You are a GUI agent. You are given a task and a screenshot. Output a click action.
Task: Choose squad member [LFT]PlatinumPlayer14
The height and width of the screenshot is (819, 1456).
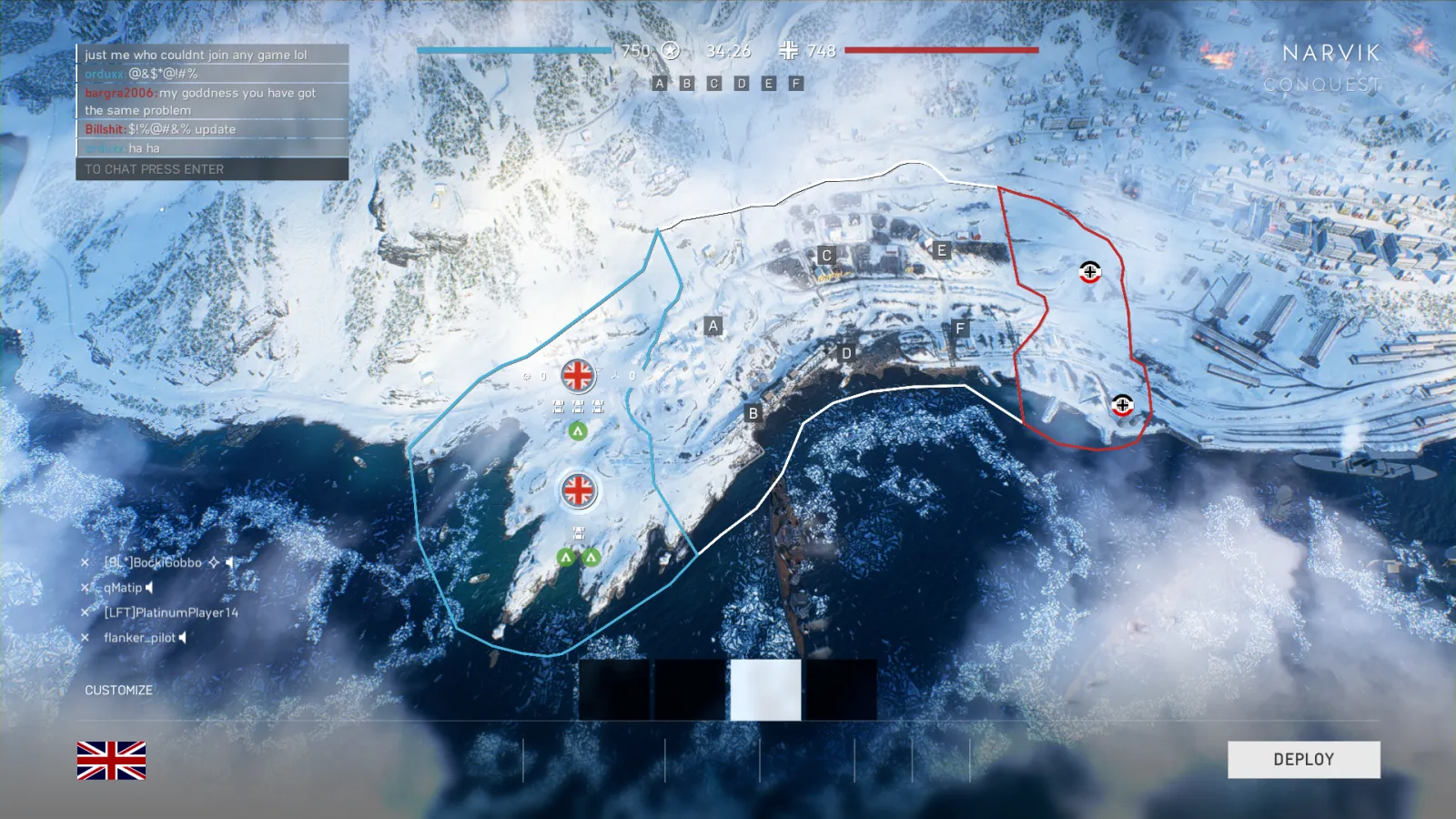click(x=171, y=612)
